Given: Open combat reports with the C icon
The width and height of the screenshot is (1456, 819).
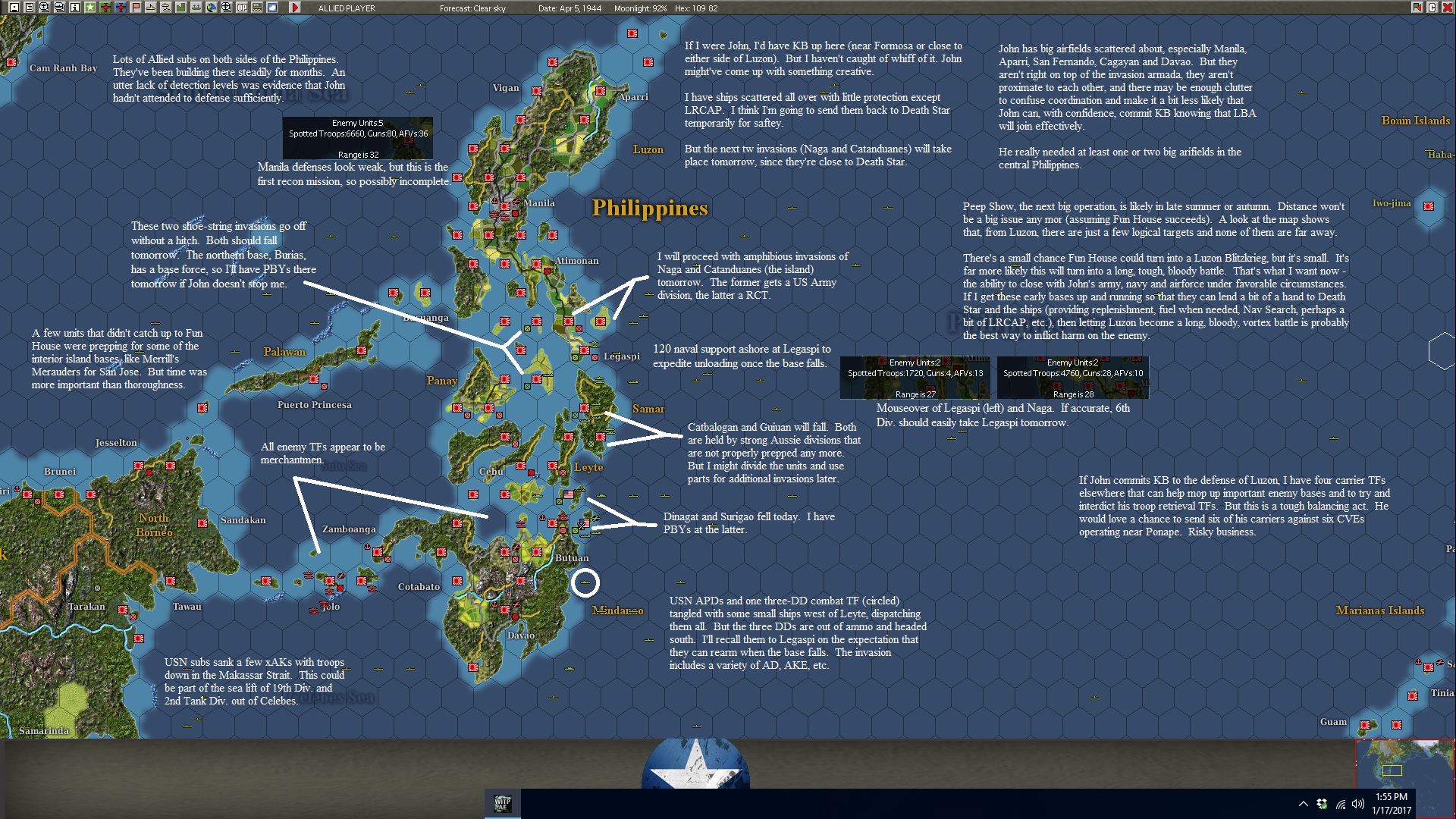Looking at the screenshot, I should click(1432, 8).
